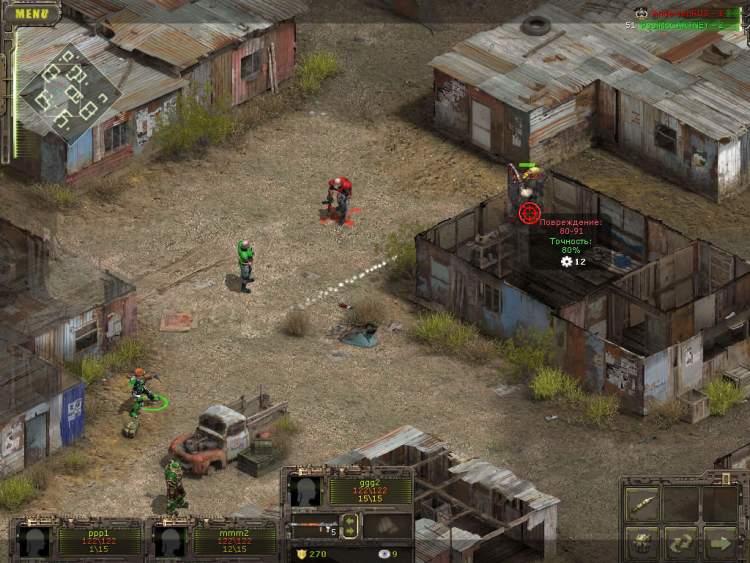Select the green-ringed soldier unit
This screenshot has width=750, height=563.
(x=142, y=390)
